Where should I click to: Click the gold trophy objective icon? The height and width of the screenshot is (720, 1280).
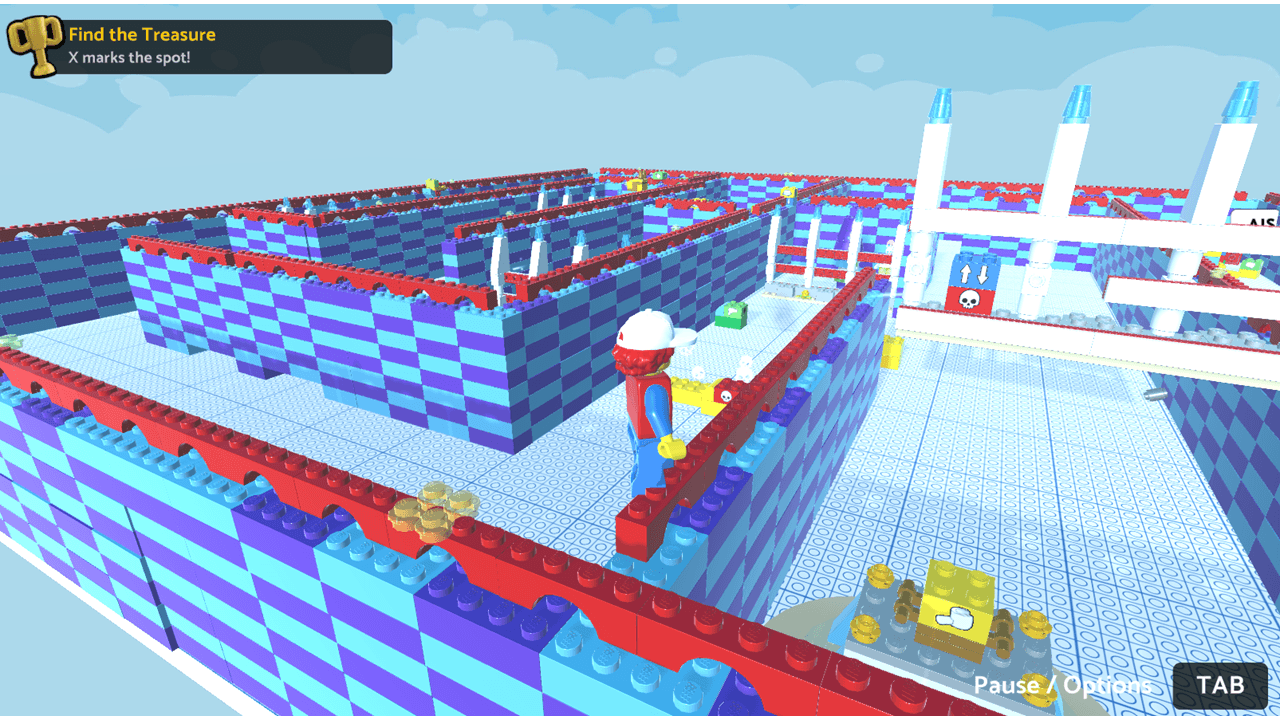(35, 46)
